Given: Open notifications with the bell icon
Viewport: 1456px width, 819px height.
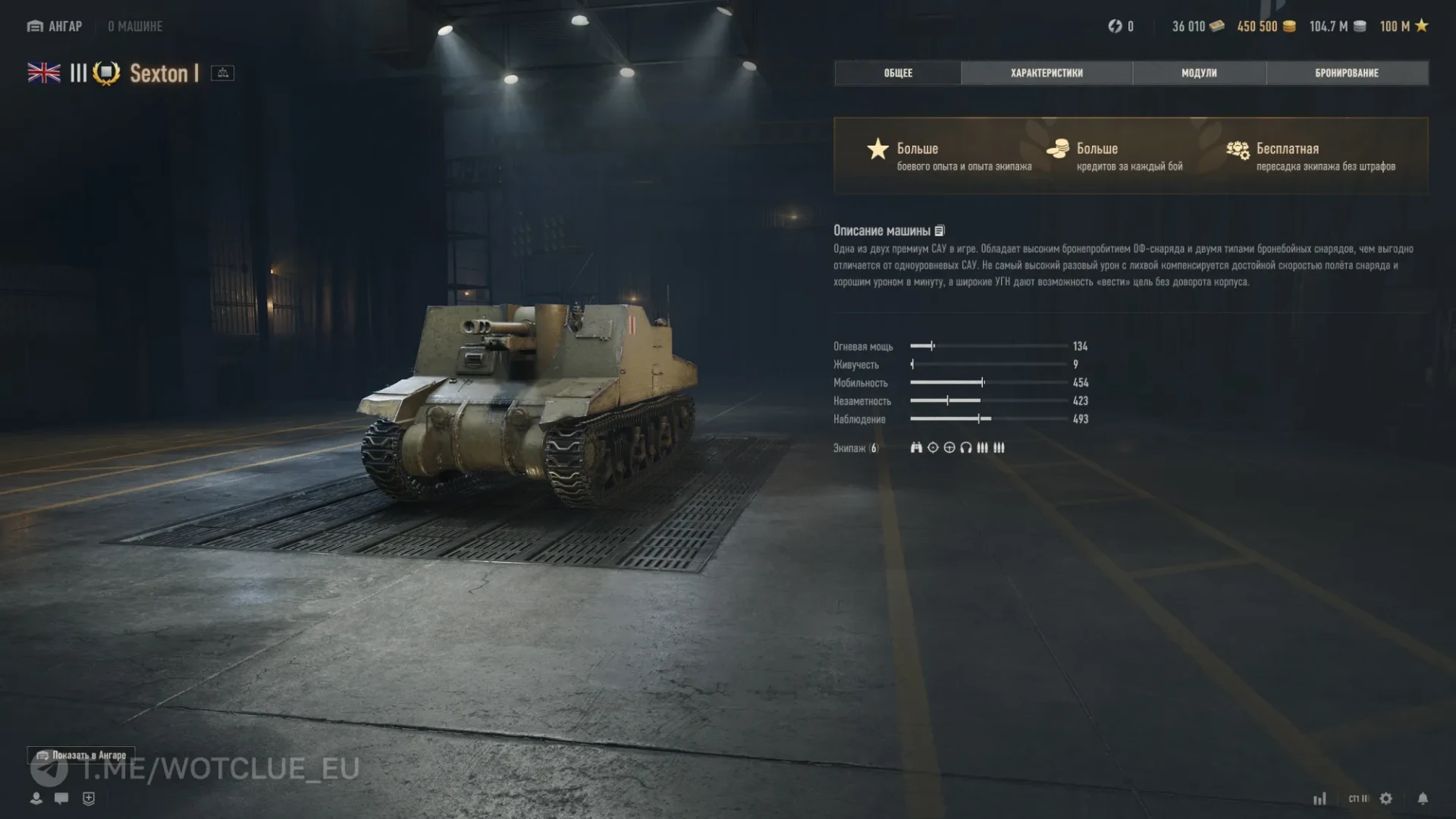Looking at the screenshot, I should click(x=1423, y=799).
